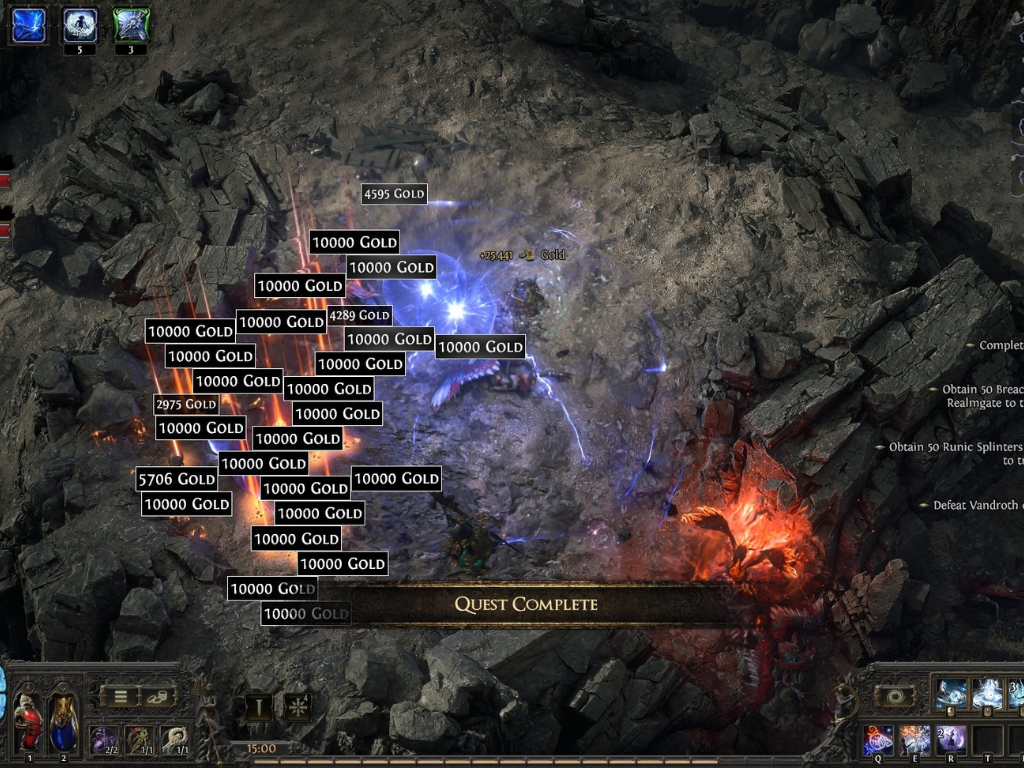The image size is (1024, 768).
Task: Select the white frost burst skill
Action: 987,692
